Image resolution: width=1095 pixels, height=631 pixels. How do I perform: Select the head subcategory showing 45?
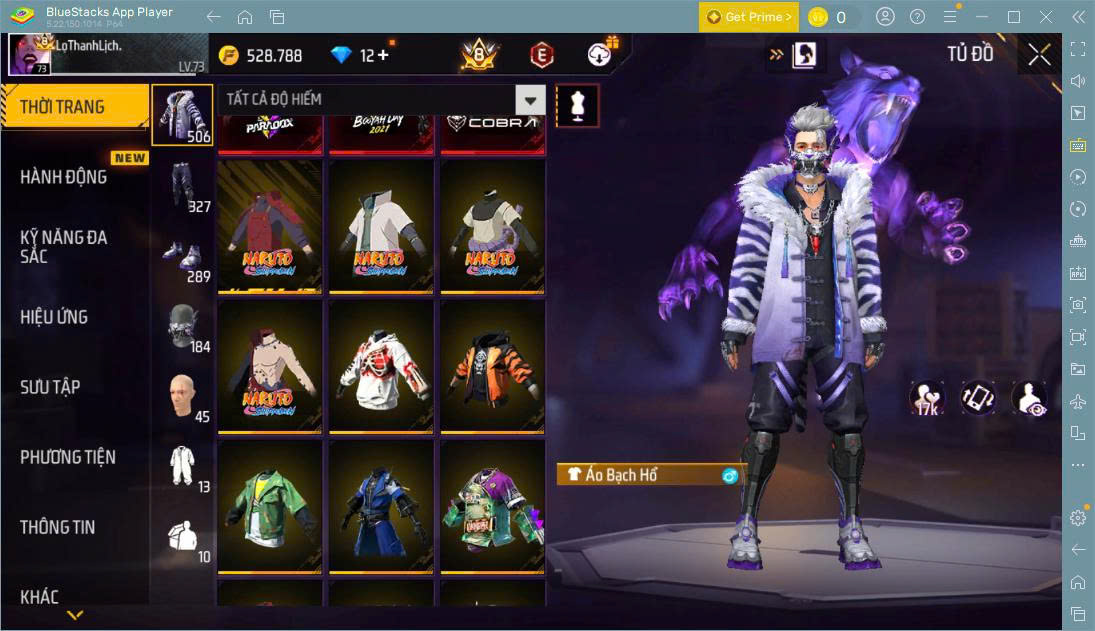[x=182, y=397]
